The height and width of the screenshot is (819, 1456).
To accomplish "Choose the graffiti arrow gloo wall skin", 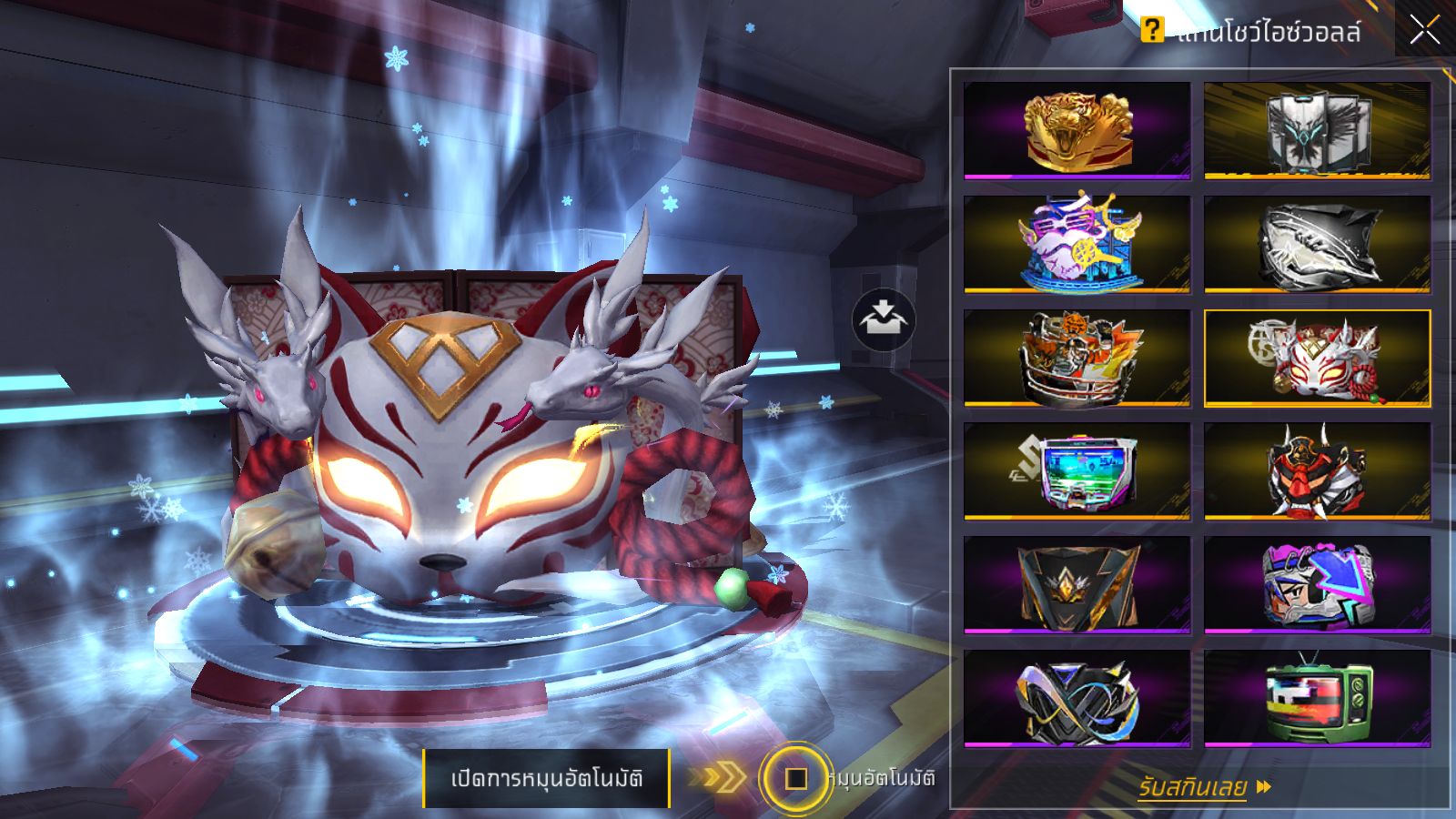I will [x=1318, y=585].
